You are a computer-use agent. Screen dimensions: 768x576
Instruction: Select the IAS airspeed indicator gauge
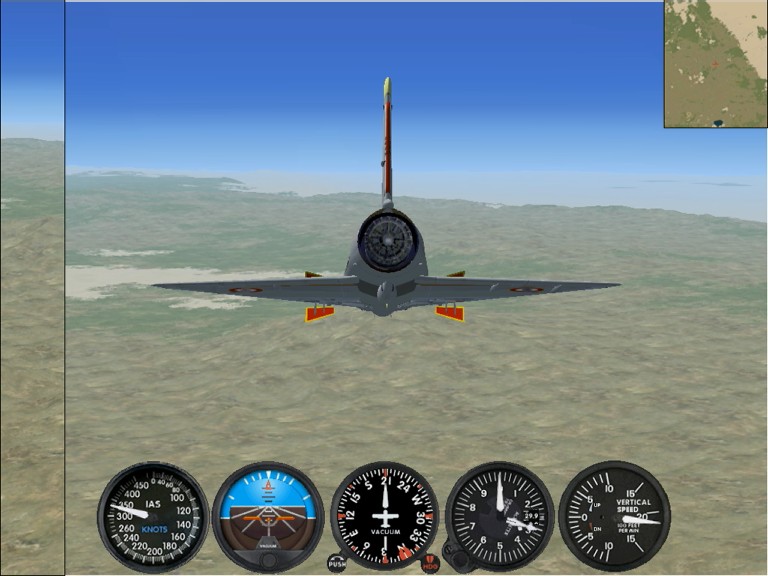(x=153, y=515)
